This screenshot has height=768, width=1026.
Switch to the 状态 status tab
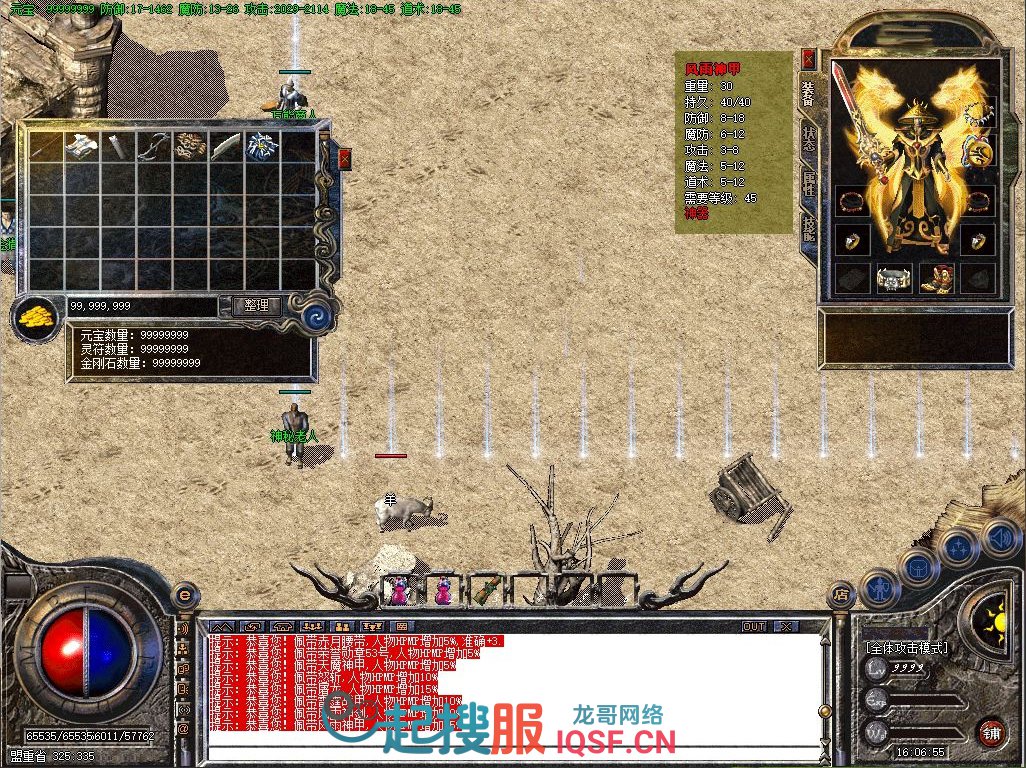[x=808, y=139]
